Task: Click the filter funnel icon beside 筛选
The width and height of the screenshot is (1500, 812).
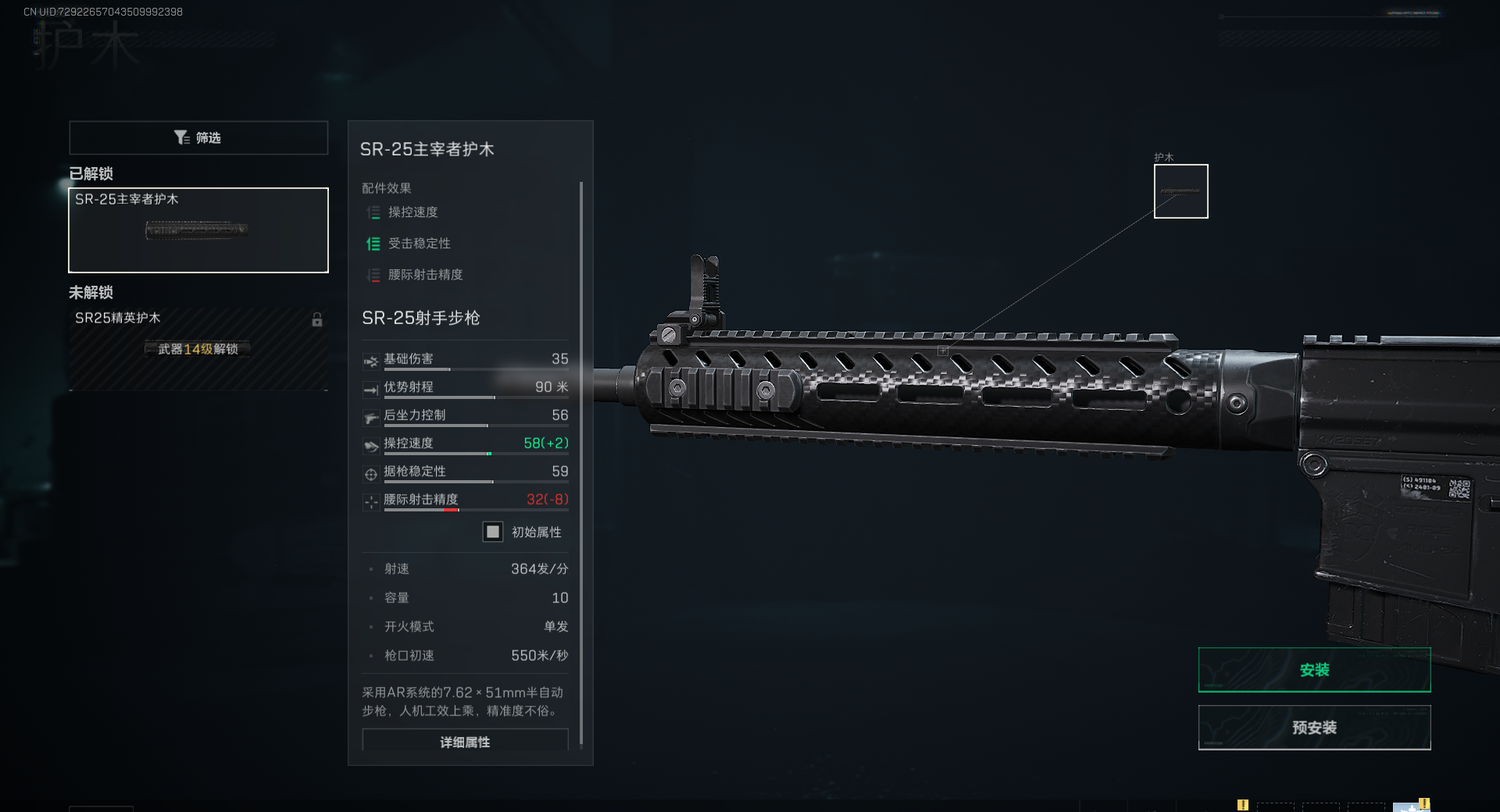Action: (x=182, y=137)
